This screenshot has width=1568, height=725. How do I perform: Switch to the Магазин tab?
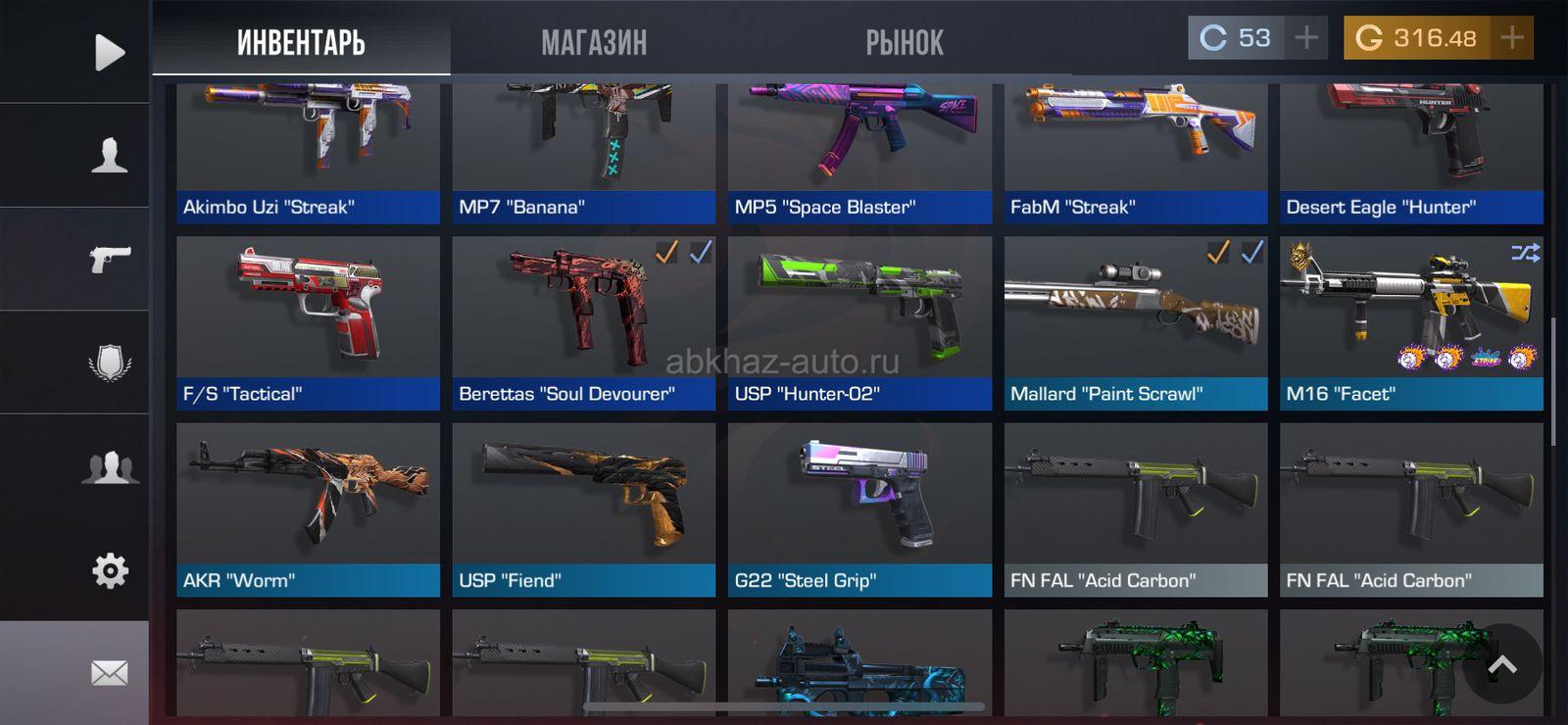tap(594, 42)
